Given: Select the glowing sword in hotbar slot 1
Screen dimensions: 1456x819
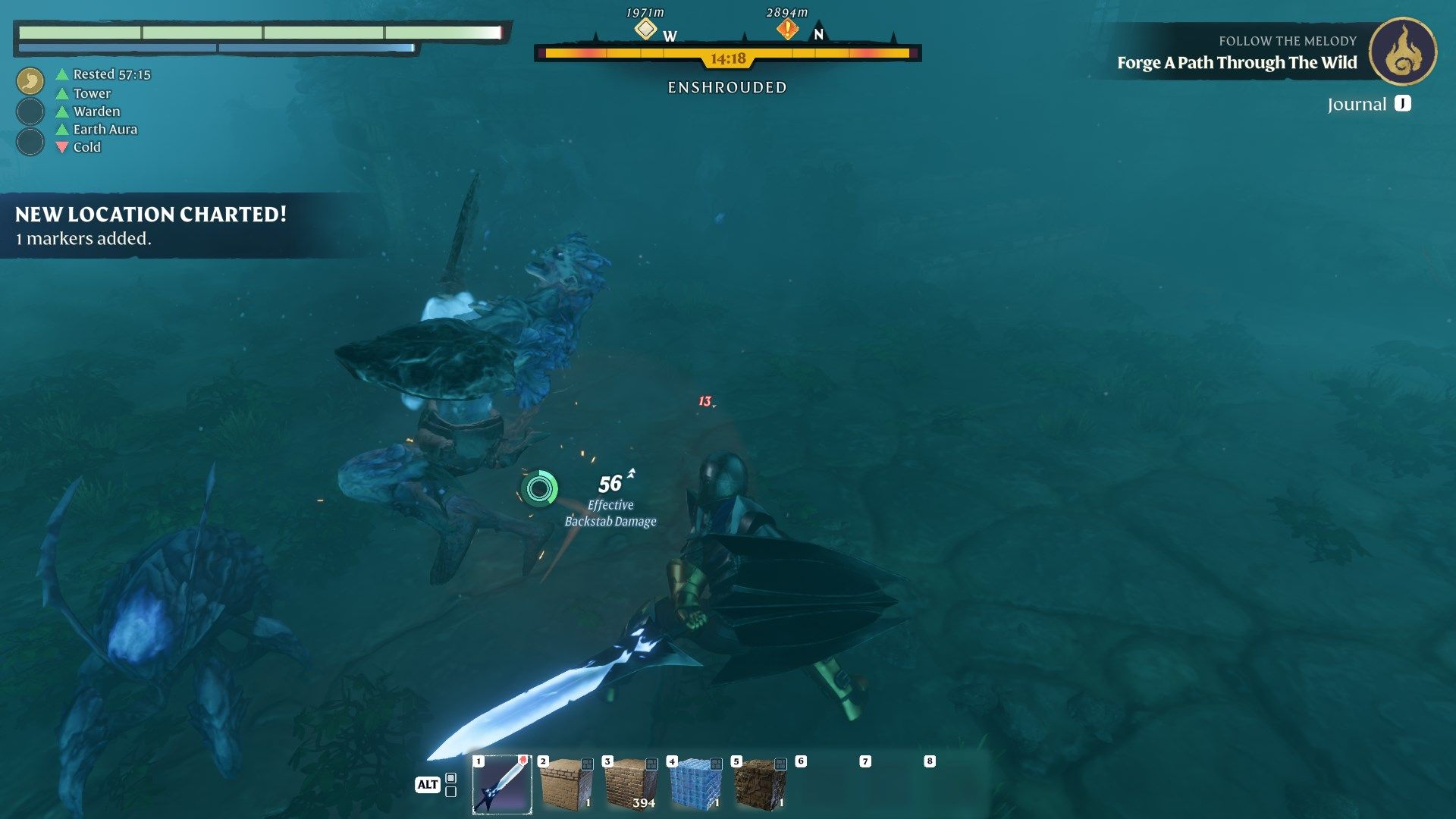Looking at the screenshot, I should pyautogui.click(x=501, y=784).
